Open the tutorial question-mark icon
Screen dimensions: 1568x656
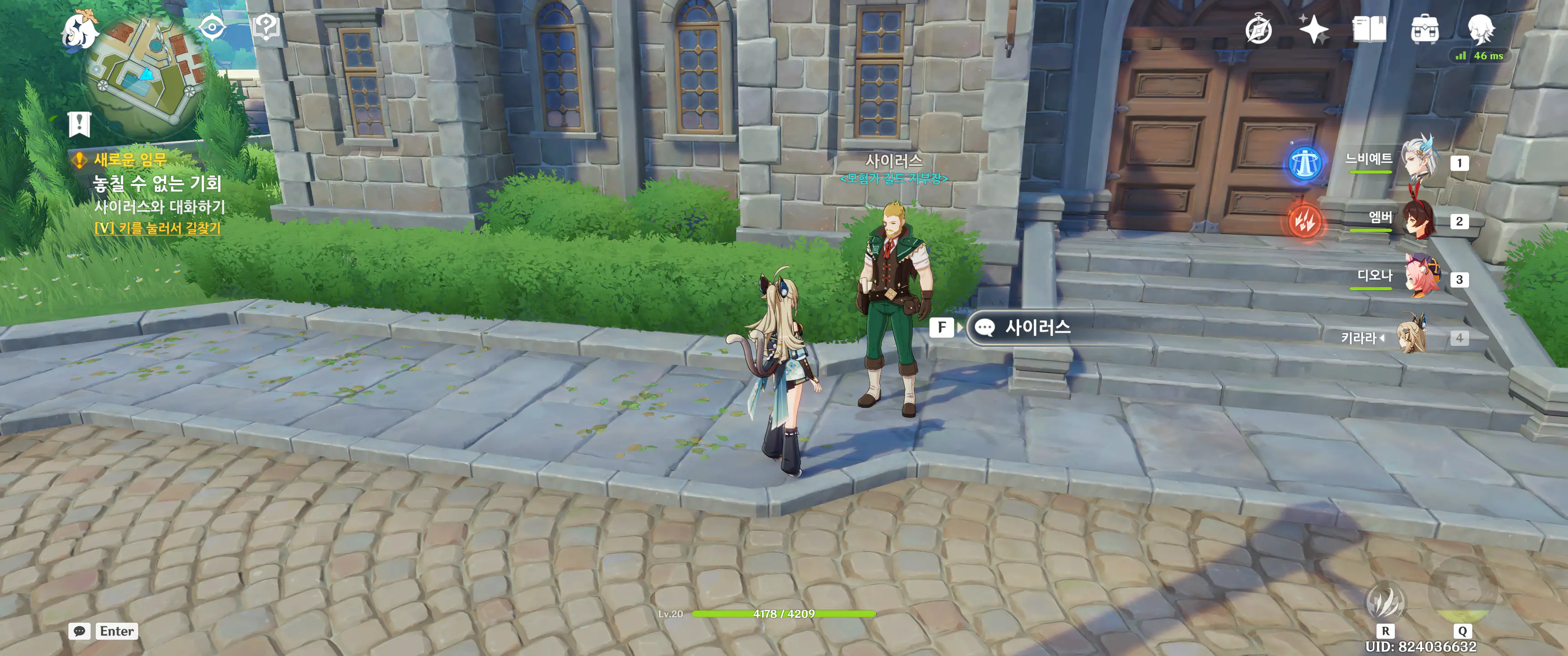click(x=265, y=26)
